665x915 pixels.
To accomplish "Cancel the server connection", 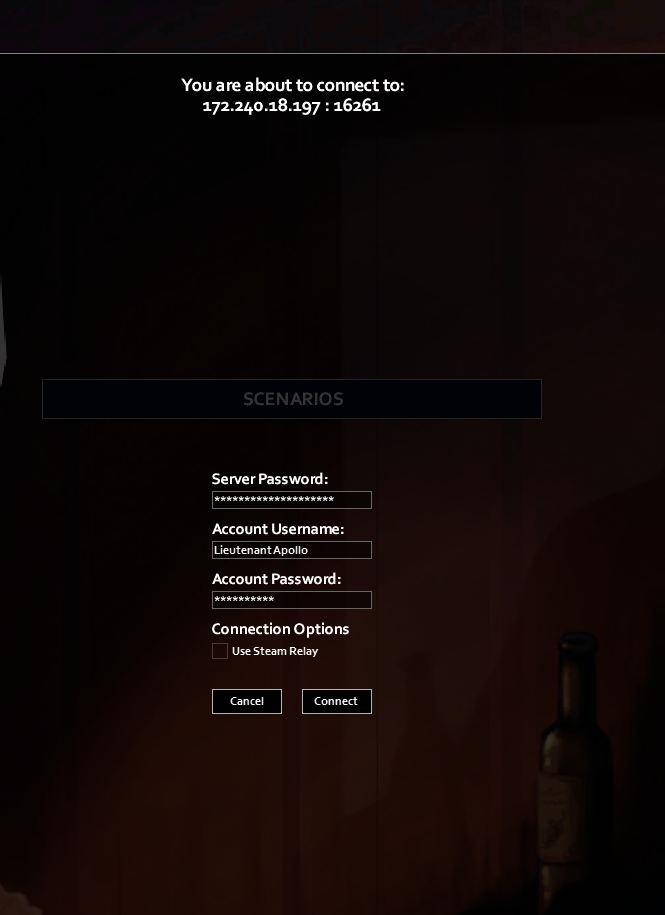I will point(246,701).
